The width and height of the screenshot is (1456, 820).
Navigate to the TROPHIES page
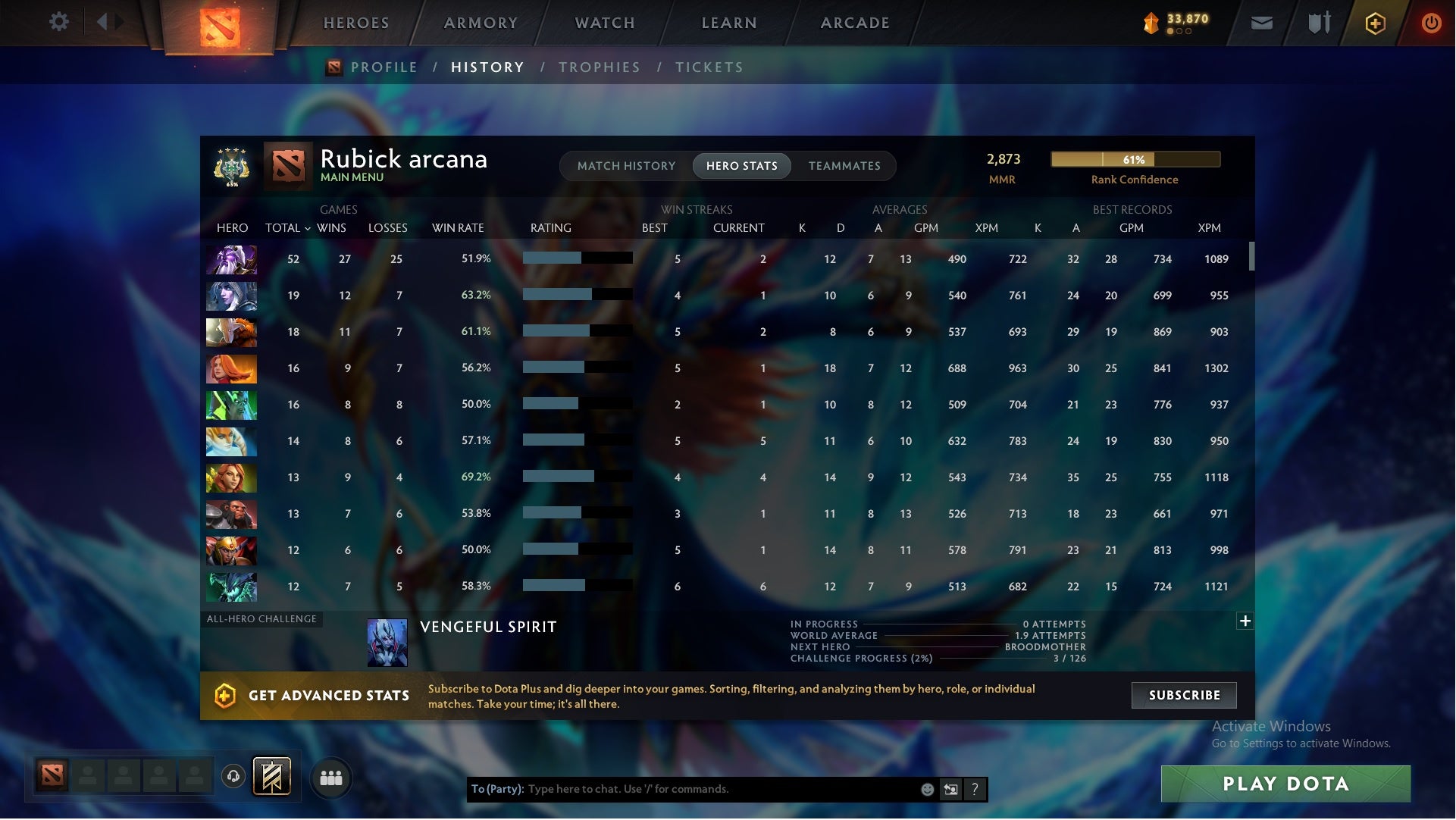599,67
